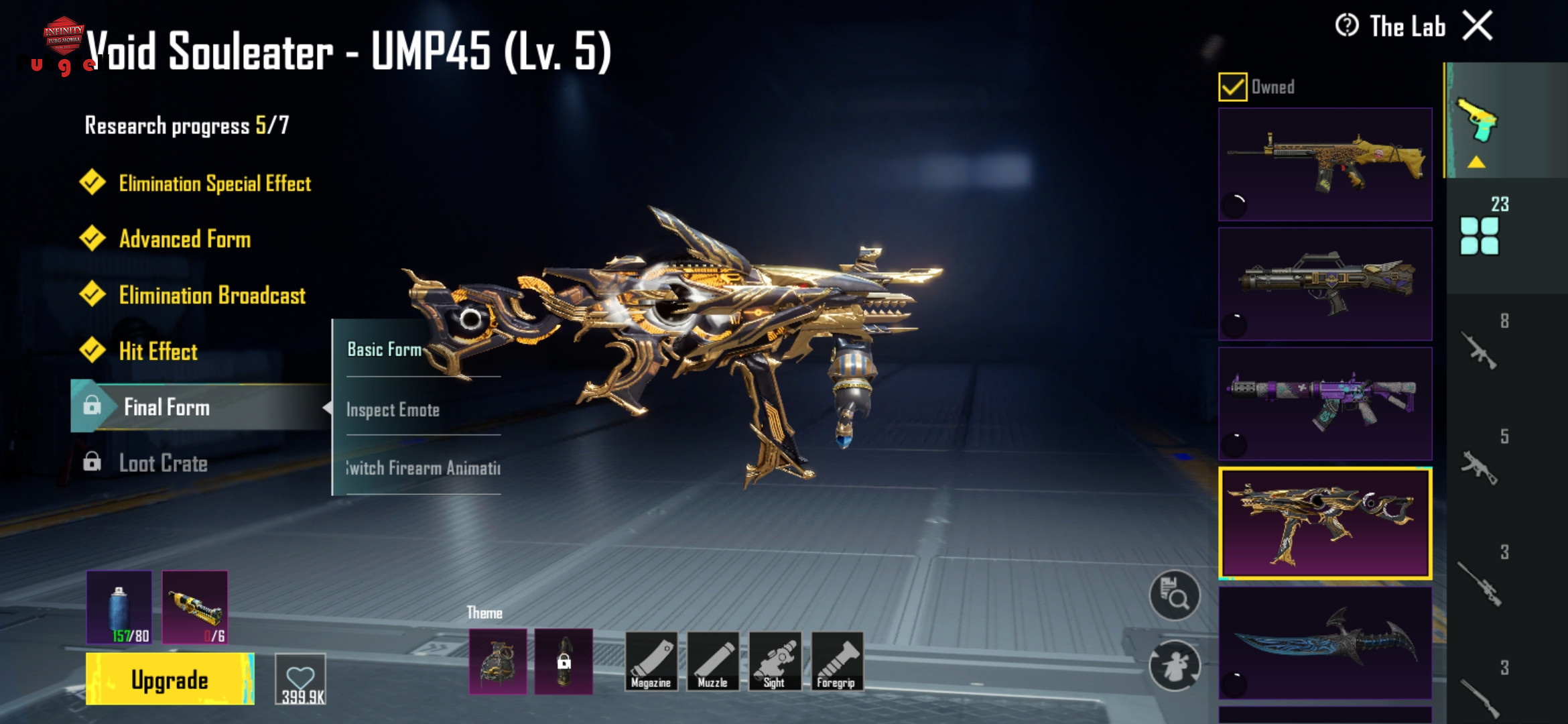Close The Lab screen

coord(1477,27)
